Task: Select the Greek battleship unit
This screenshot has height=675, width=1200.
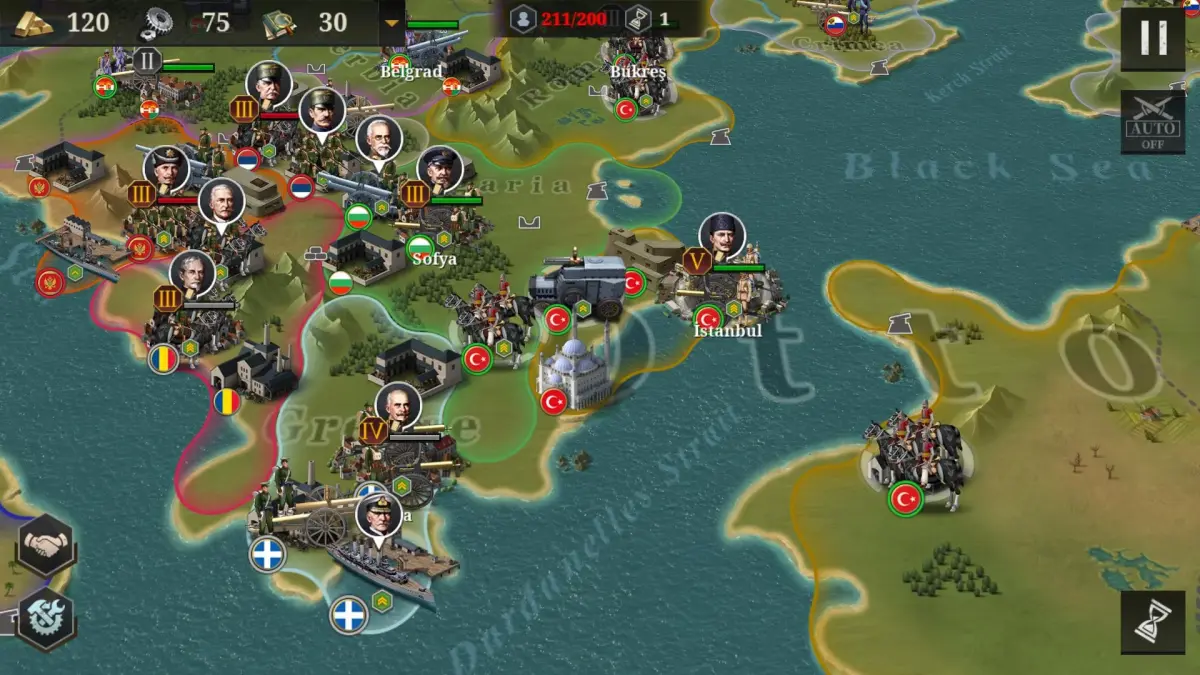Action: coord(385,565)
